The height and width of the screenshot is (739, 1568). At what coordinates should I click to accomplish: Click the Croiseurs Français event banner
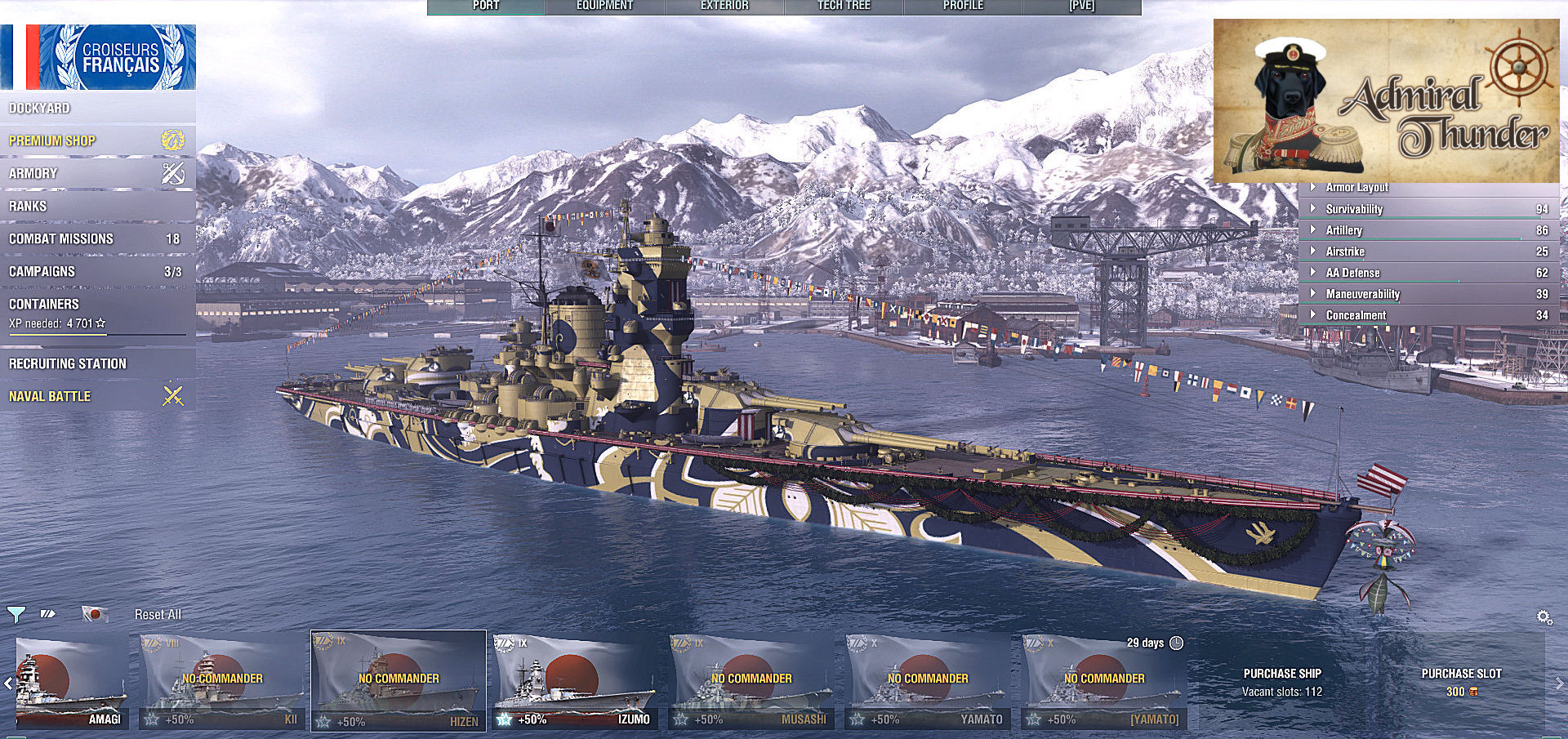click(98, 56)
